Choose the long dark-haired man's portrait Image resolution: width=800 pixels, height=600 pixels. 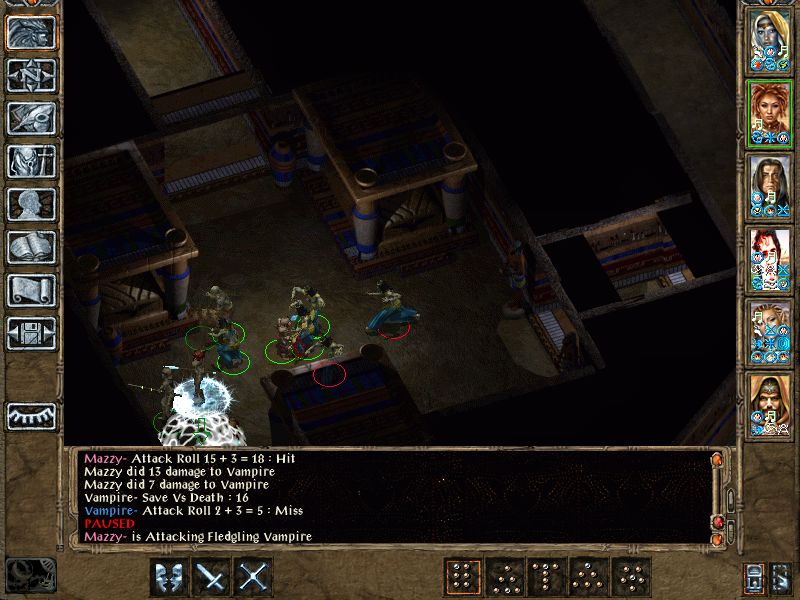pos(770,184)
